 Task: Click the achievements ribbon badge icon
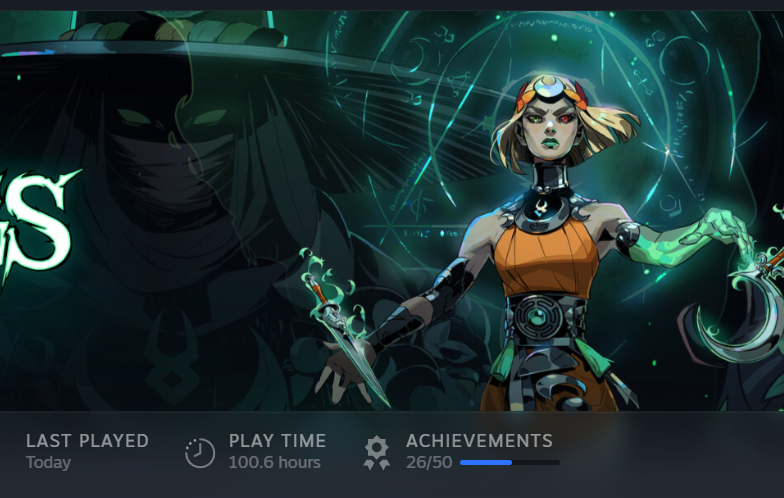point(376,452)
